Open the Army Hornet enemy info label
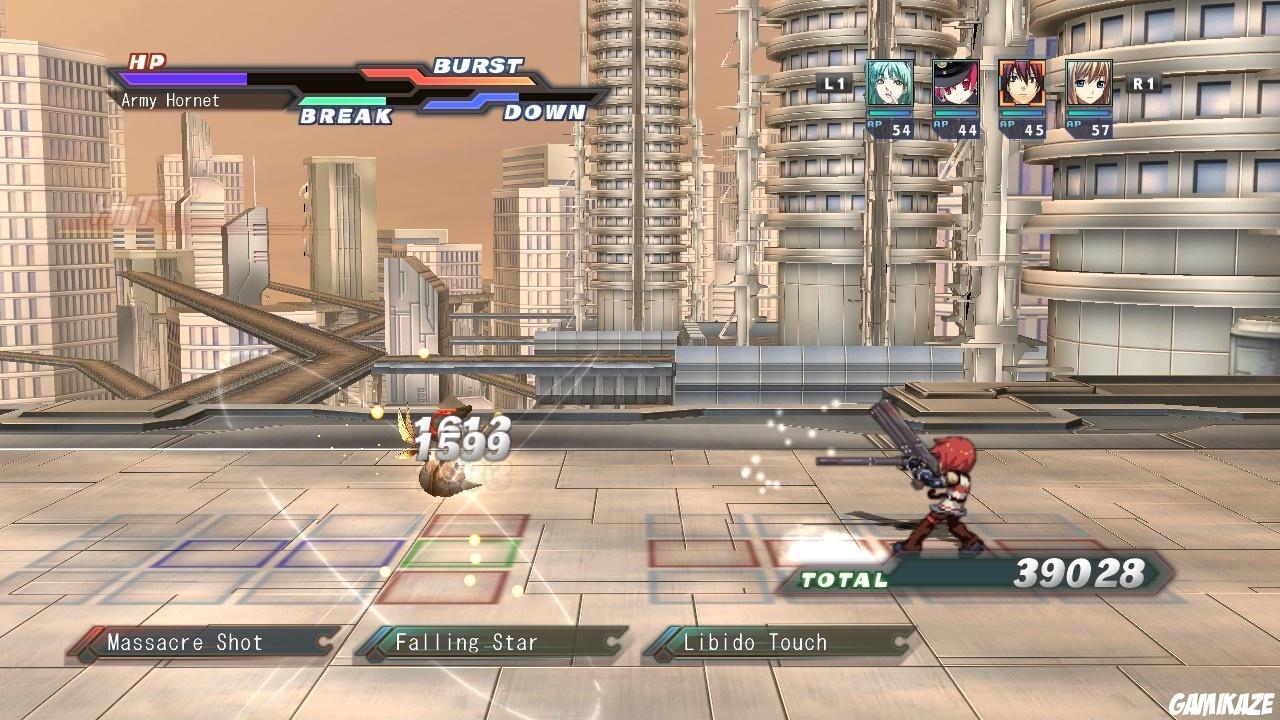Viewport: 1280px width, 720px height. [170, 101]
